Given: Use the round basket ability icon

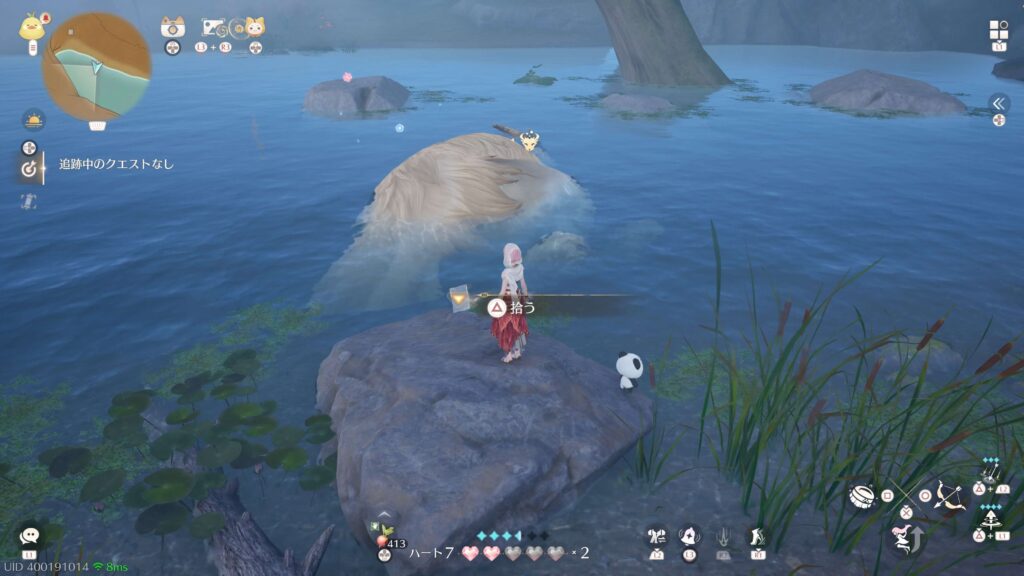Looking at the screenshot, I should (x=861, y=496).
